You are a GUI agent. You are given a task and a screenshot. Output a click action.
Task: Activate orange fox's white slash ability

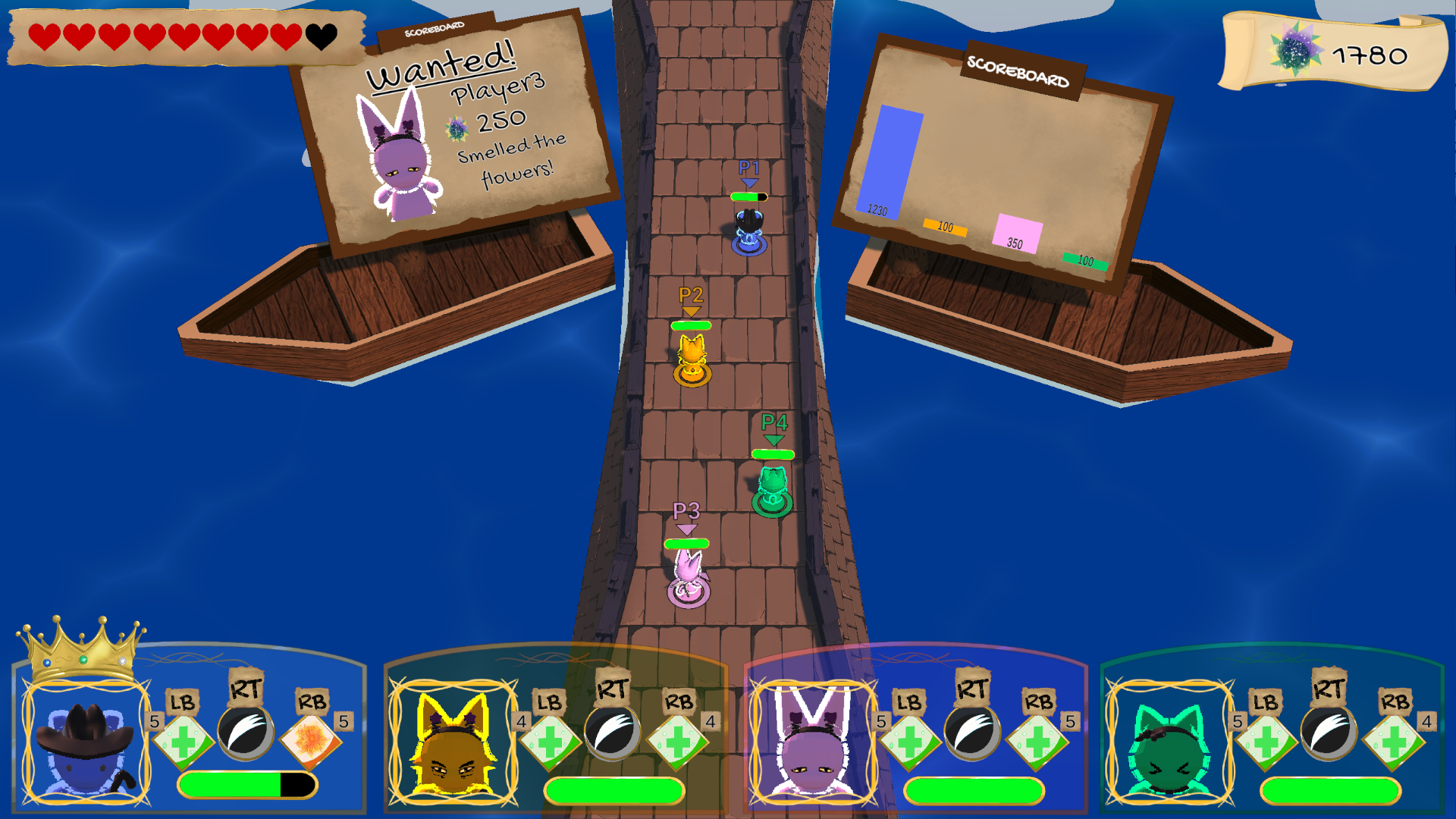coord(612,733)
